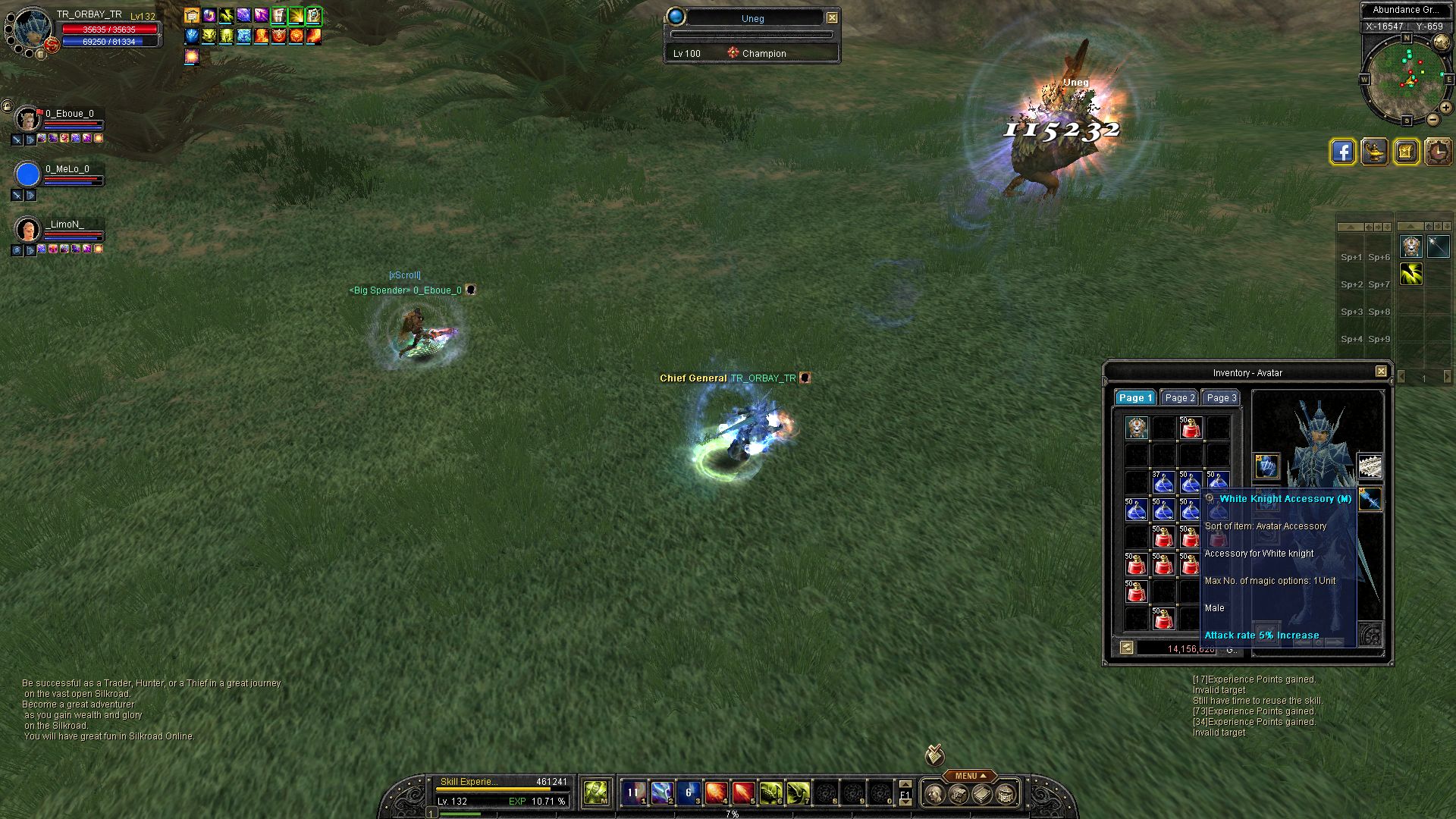Zoom in the minimap with plus button
Screen dimensions: 1456x819
coord(1448,108)
